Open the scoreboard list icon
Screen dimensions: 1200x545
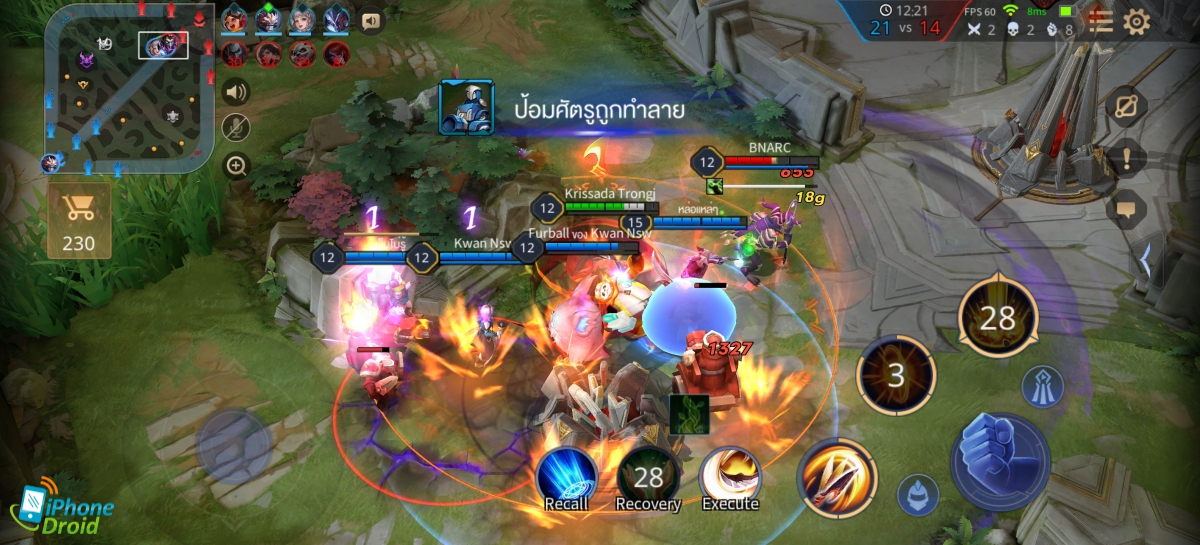coord(1100,22)
